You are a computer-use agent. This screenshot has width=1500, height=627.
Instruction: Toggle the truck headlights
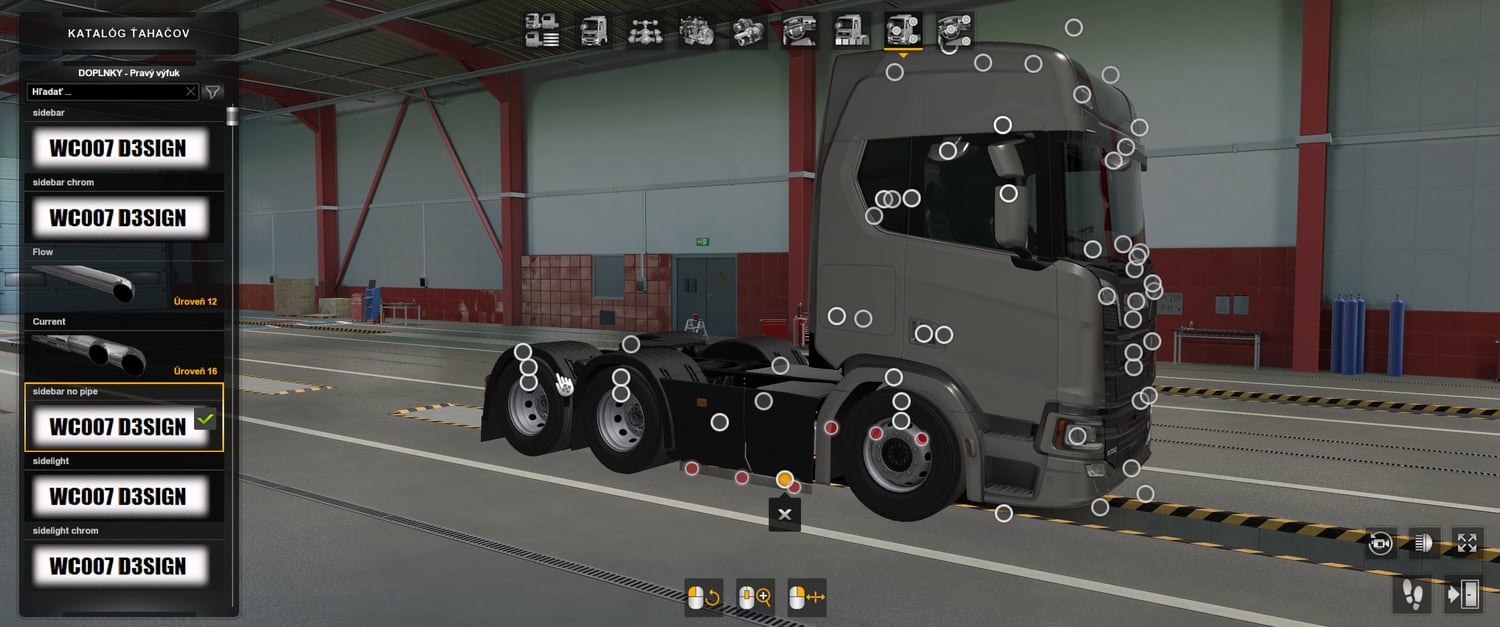[x=1424, y=543]
